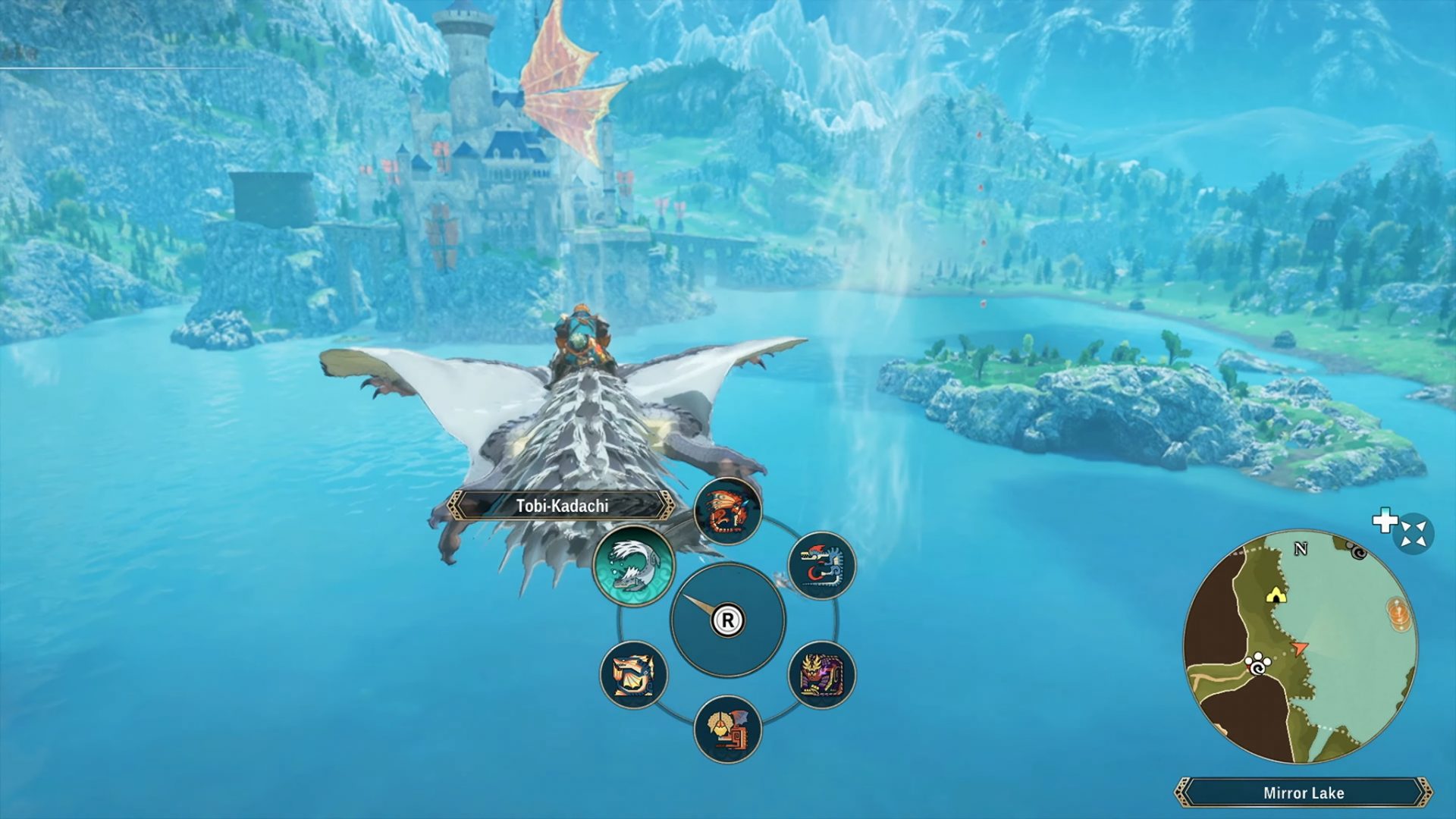This screenshot has width=1456, height=819.
Task: Select the Yian Kut-Ku monster icon
Action: click(727, 729)
